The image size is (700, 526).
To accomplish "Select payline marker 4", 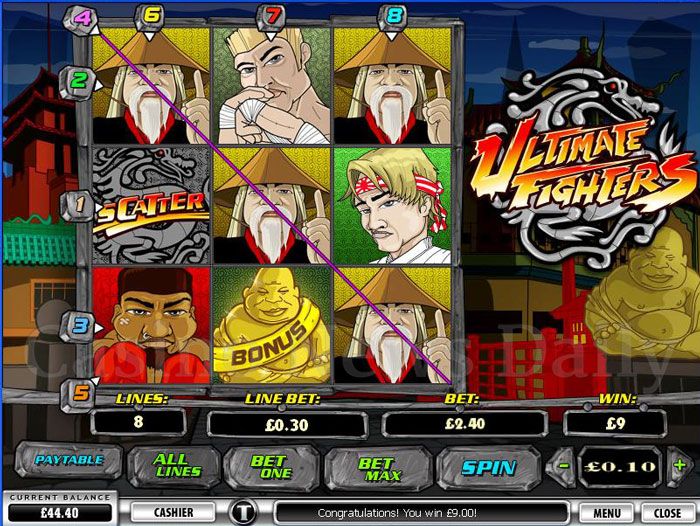I will [83, 17].
